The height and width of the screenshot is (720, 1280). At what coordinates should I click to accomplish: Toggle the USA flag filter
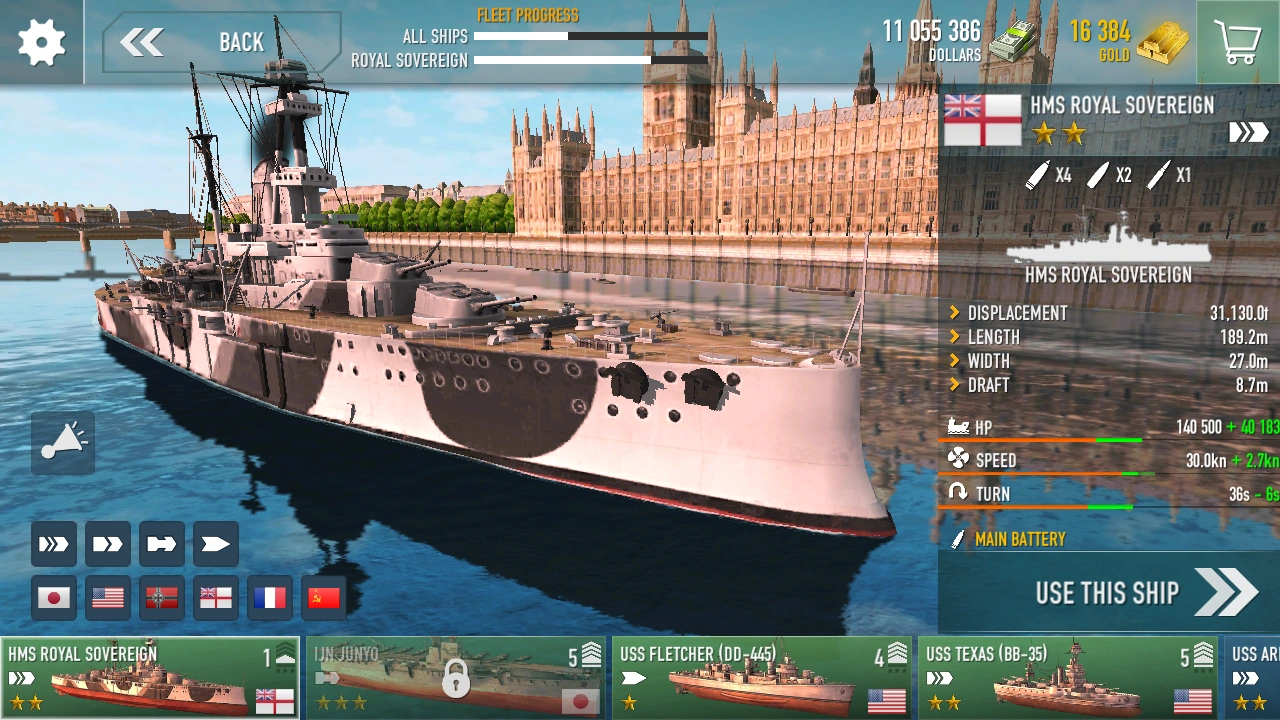point(107,597)
